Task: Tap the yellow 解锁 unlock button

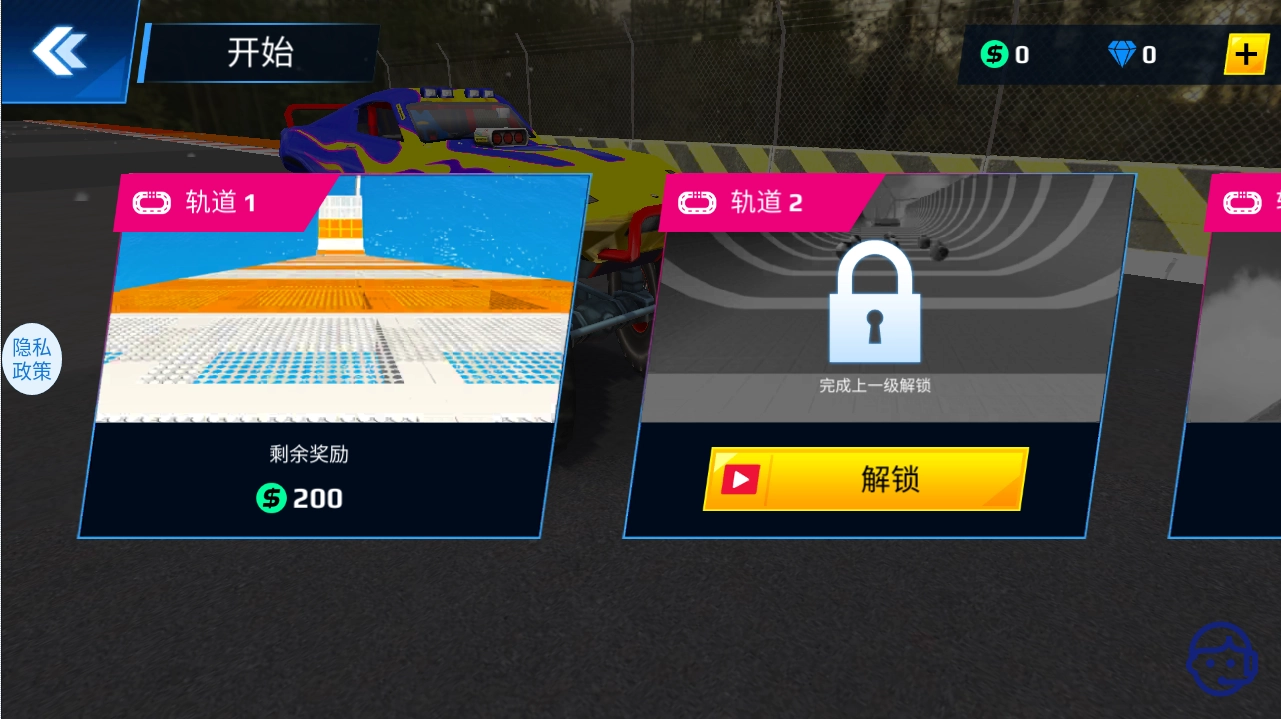Action: 866,479
